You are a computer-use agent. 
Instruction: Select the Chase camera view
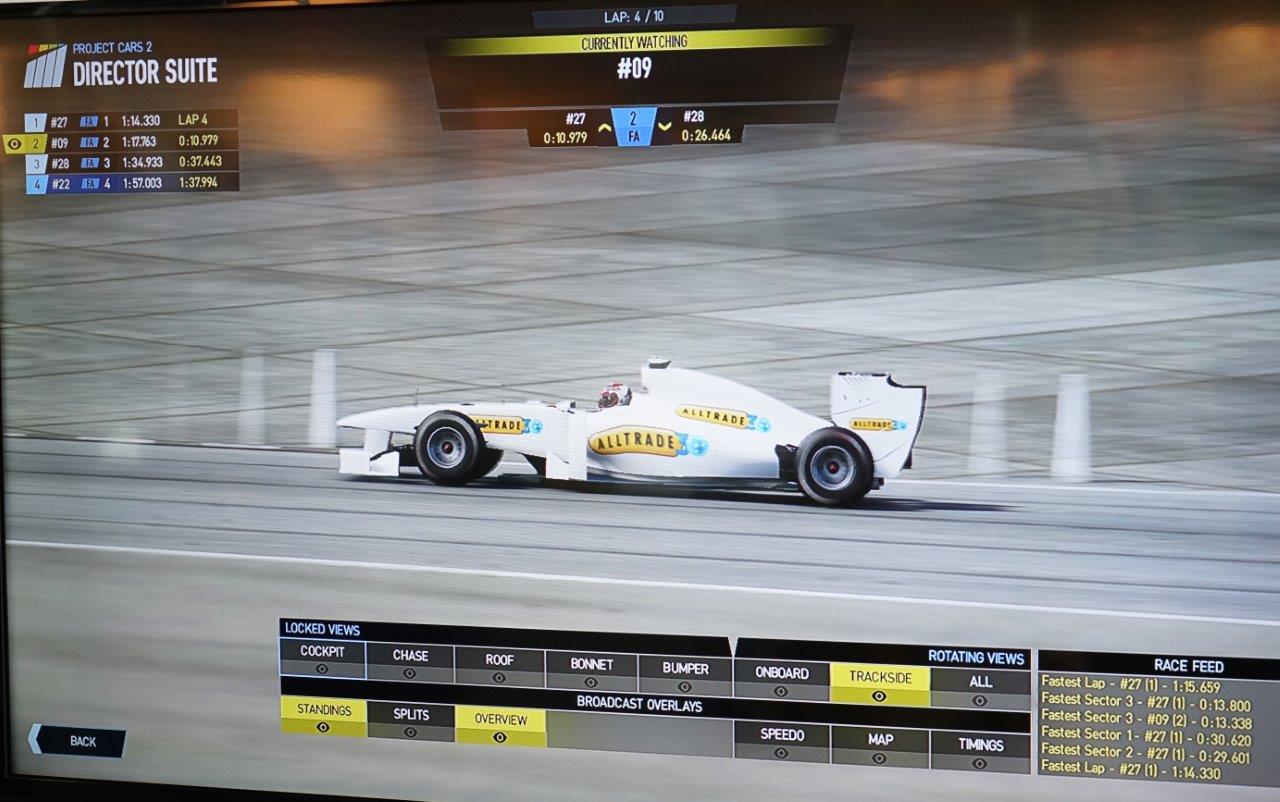[x=410, y=663]
